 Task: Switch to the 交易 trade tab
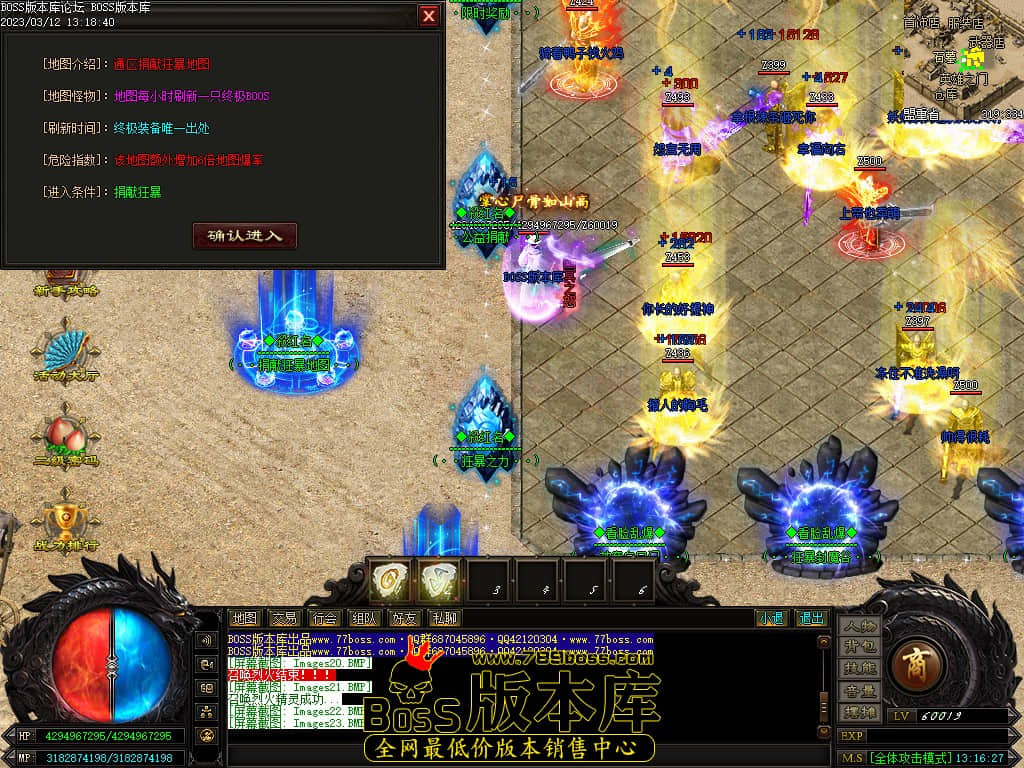pyautogui.click(x=284, y=619)
